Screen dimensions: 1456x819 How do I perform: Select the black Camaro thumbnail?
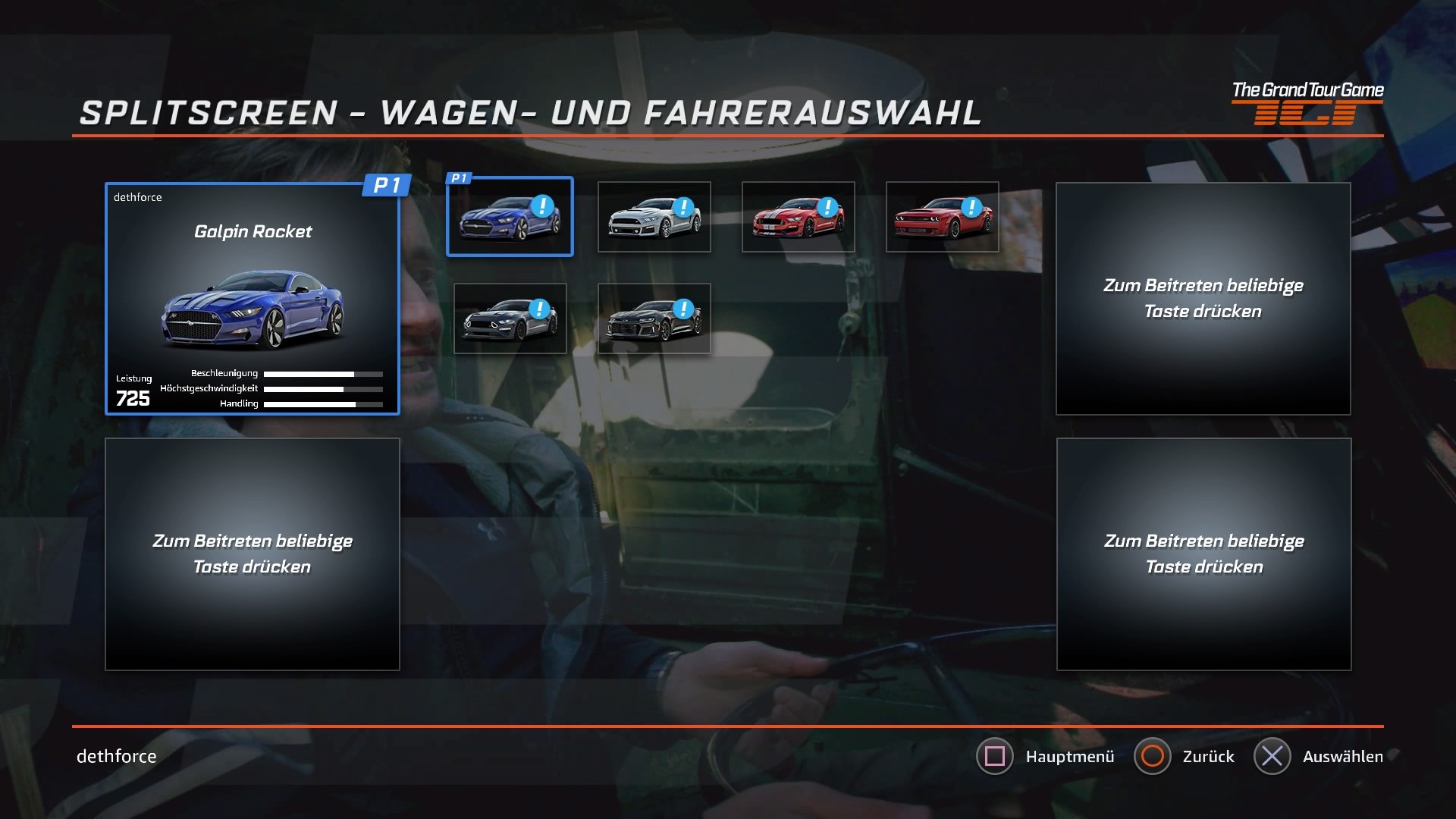[x=654, y=318]
